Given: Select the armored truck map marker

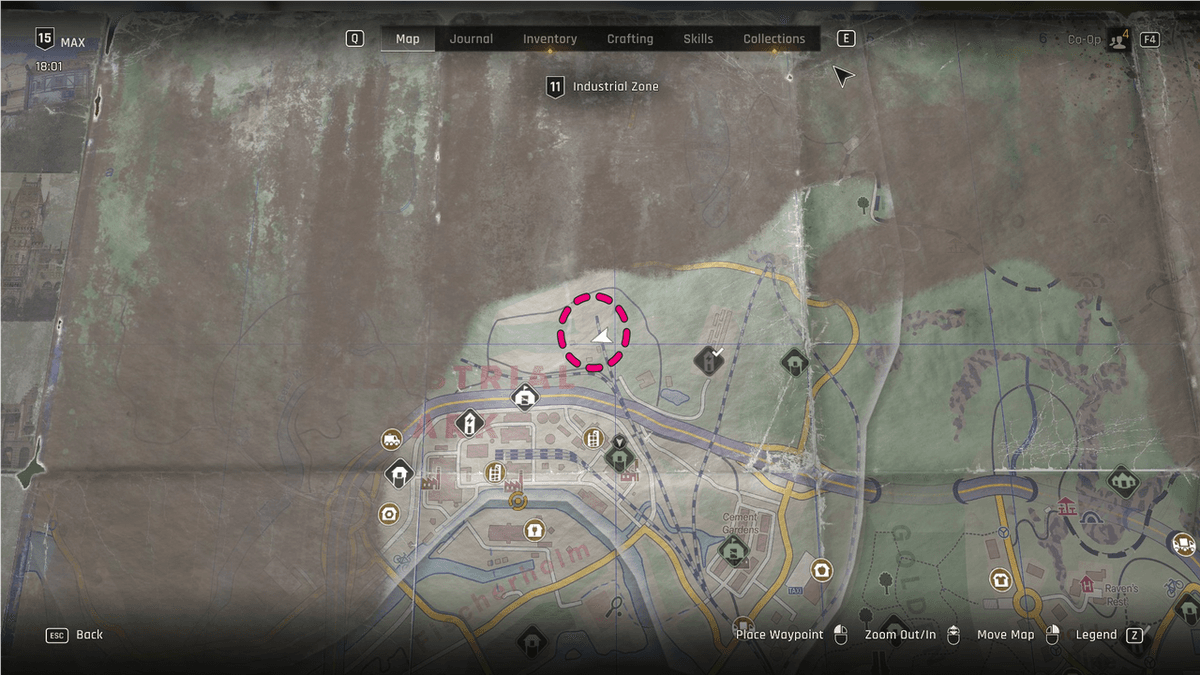Looking at the screenshot, I should [391, 440].
